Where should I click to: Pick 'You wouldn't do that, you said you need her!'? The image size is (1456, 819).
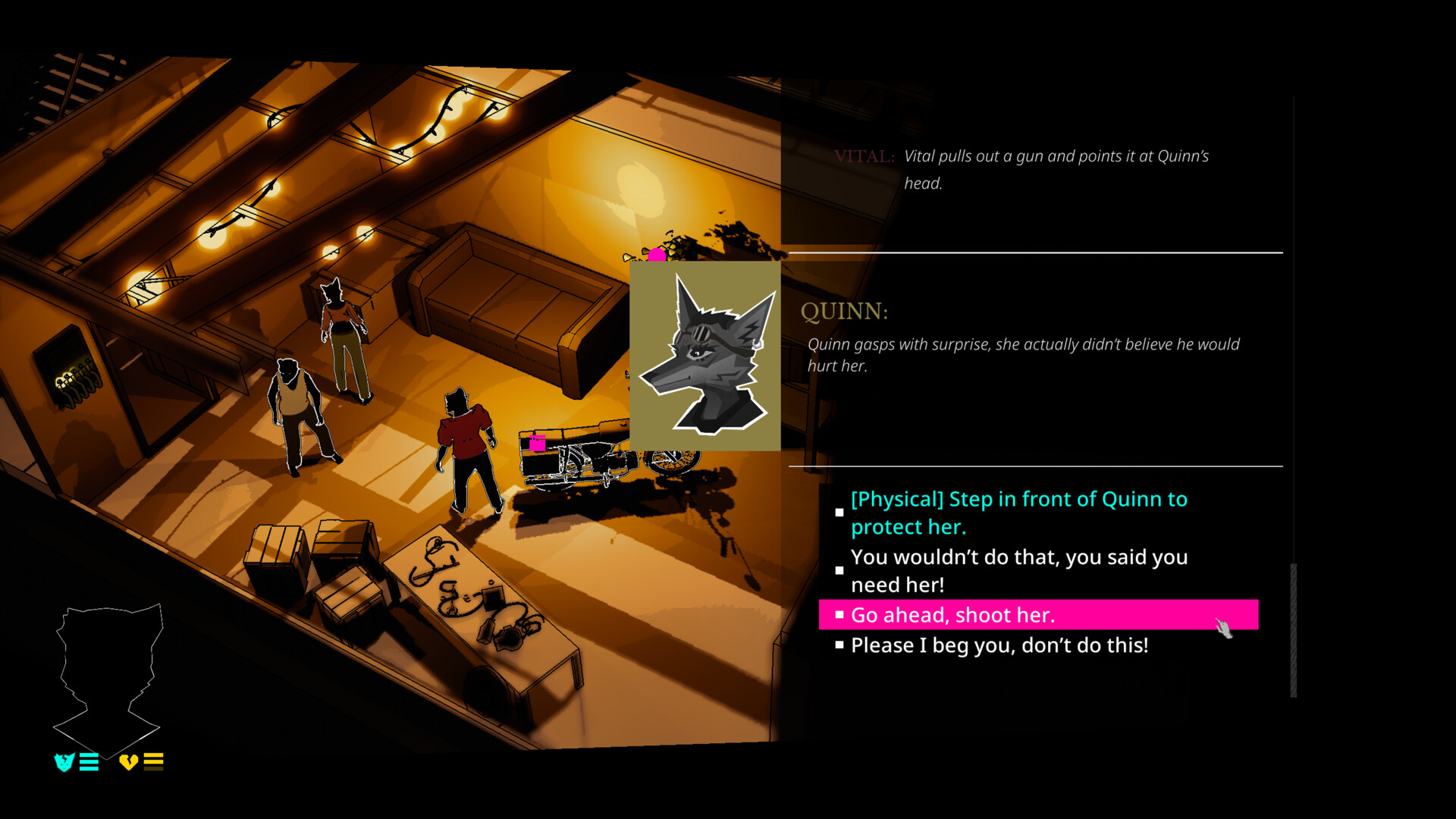coord(1019,570)
